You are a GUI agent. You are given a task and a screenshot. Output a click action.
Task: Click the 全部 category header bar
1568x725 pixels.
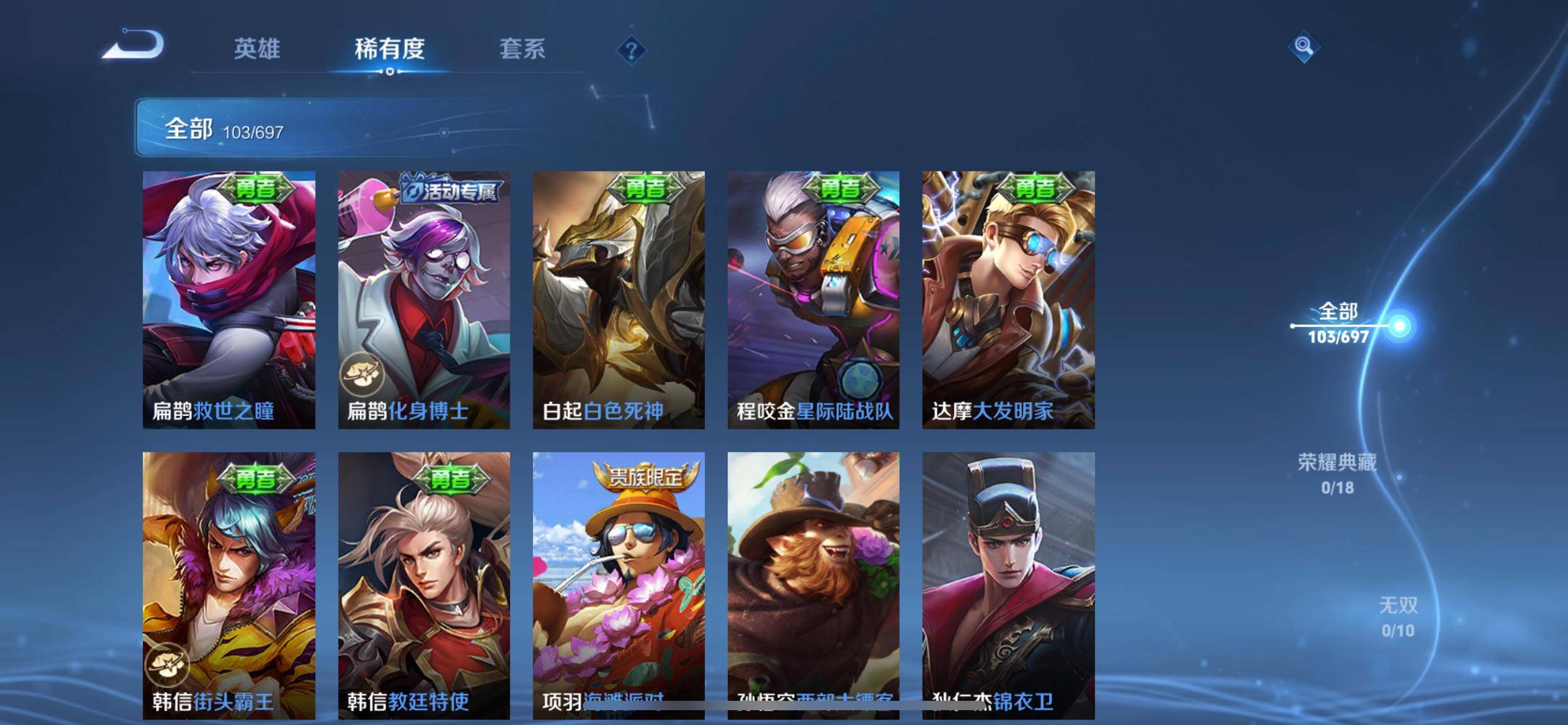coord(384,128)
